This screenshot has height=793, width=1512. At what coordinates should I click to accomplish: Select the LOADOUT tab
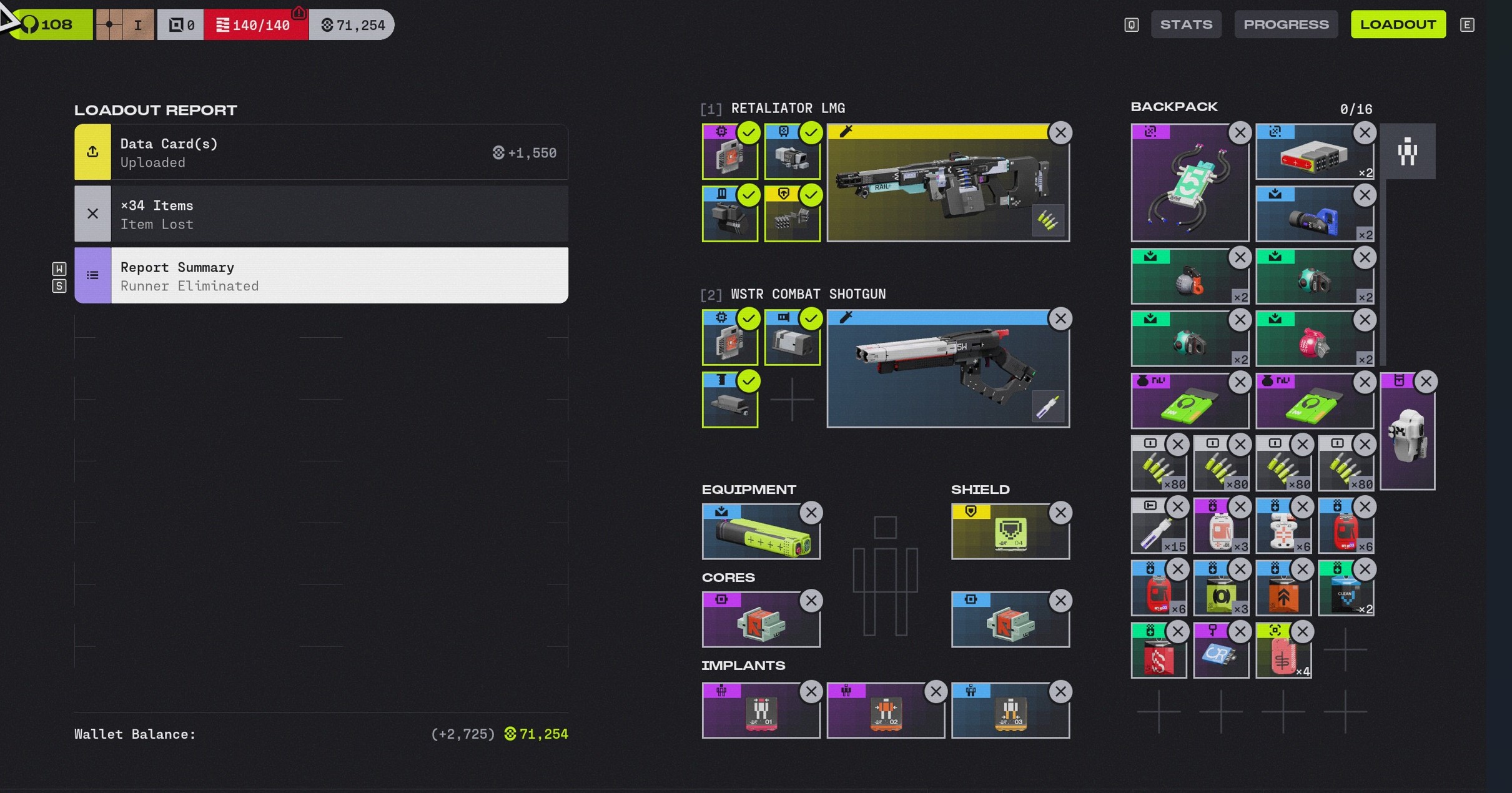[1398, 24]
